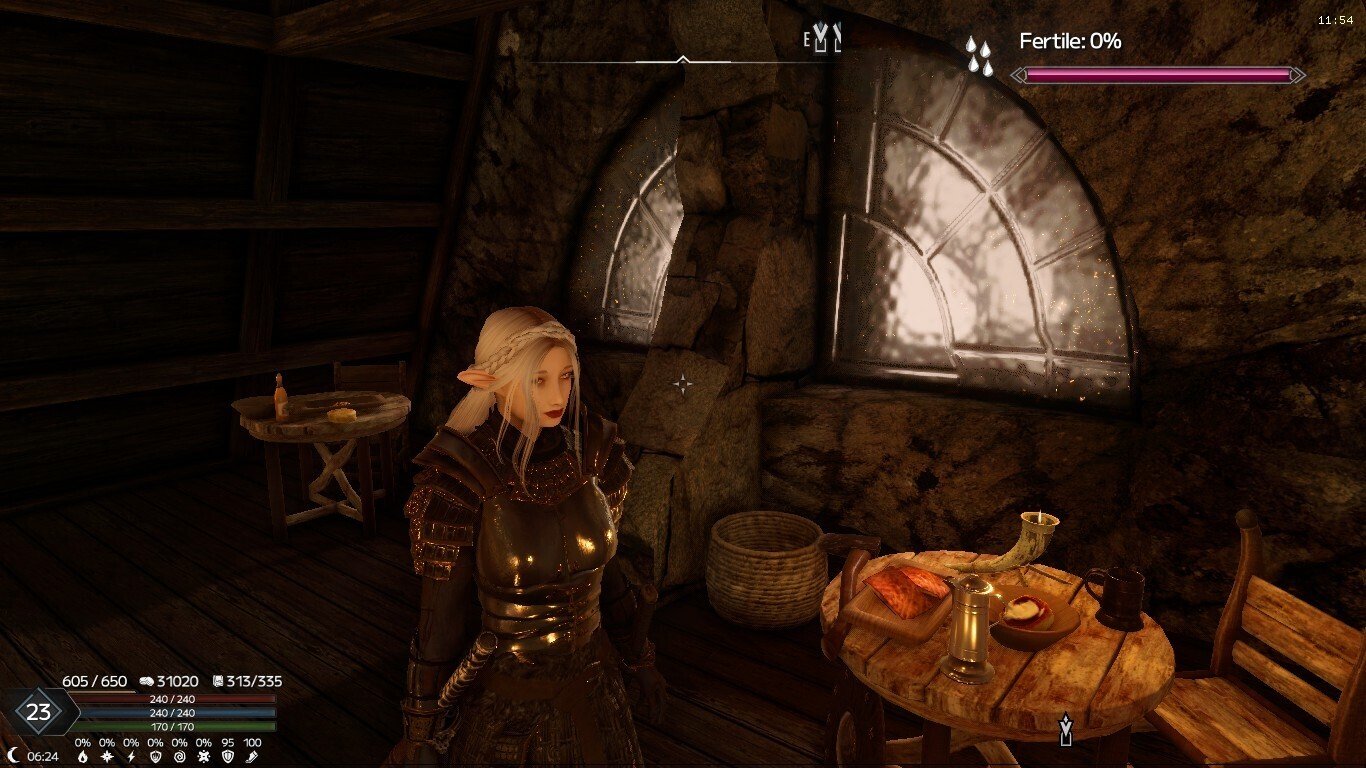1366x768 pixels.
Task: Click the shock resistance lightning icon
Action: 130,756
